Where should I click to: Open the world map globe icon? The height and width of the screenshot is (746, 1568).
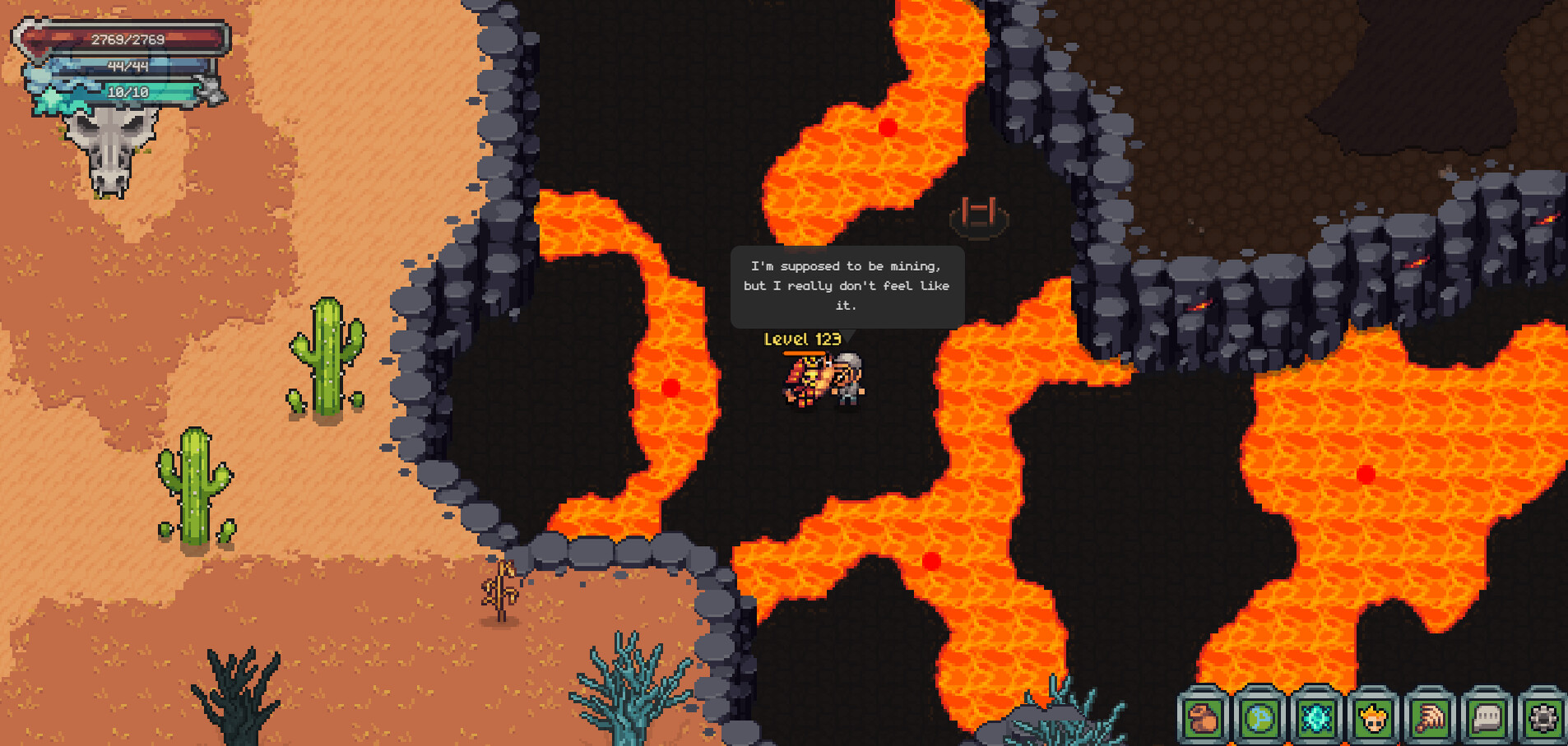pos(1260,718)
